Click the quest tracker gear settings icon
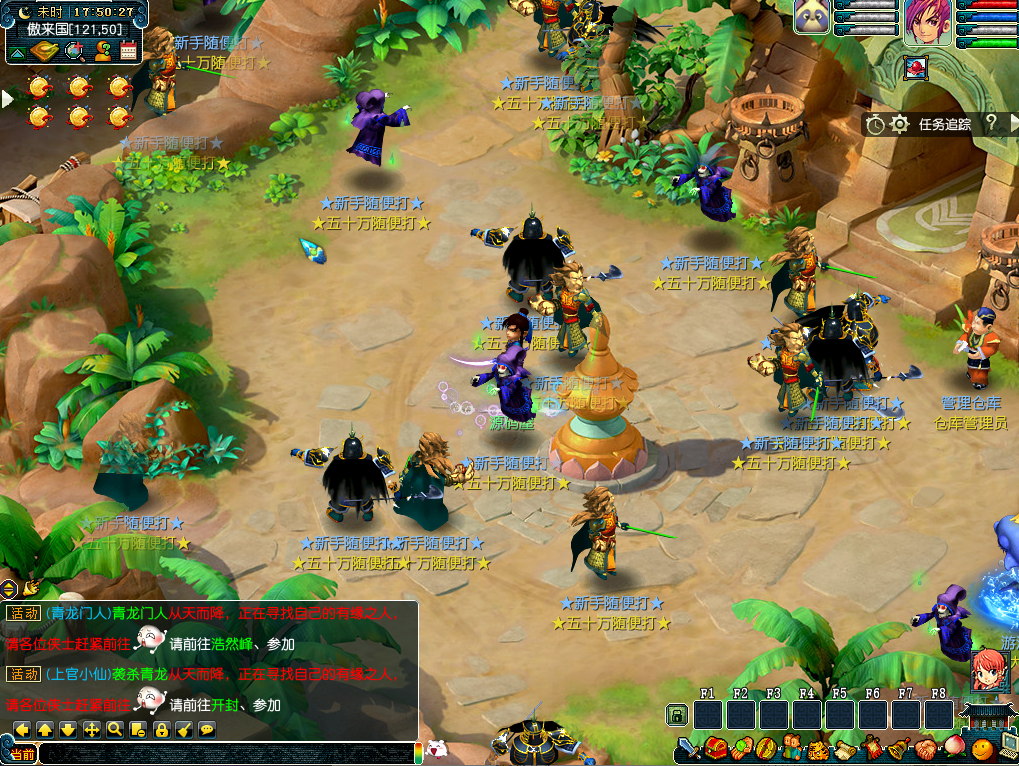The image size is (1019, 766). (900, 124)
